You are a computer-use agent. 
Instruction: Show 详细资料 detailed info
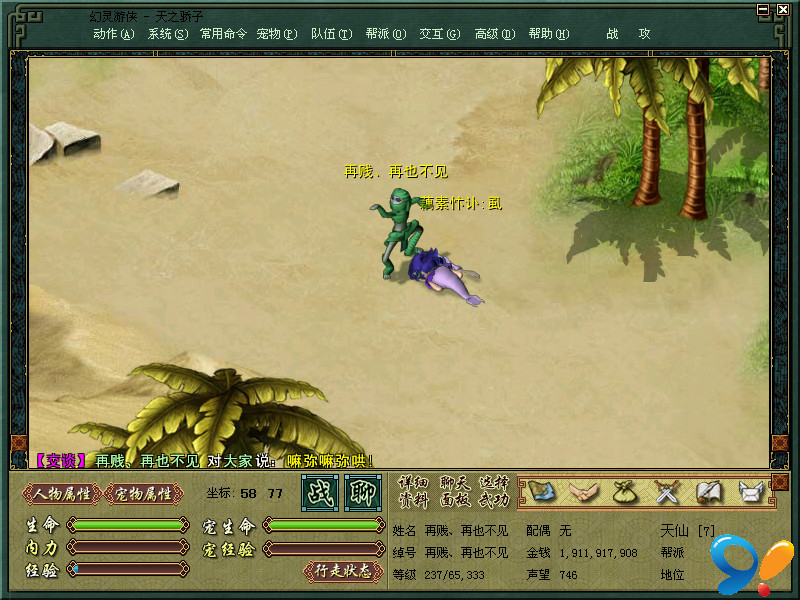coord(412,491)
